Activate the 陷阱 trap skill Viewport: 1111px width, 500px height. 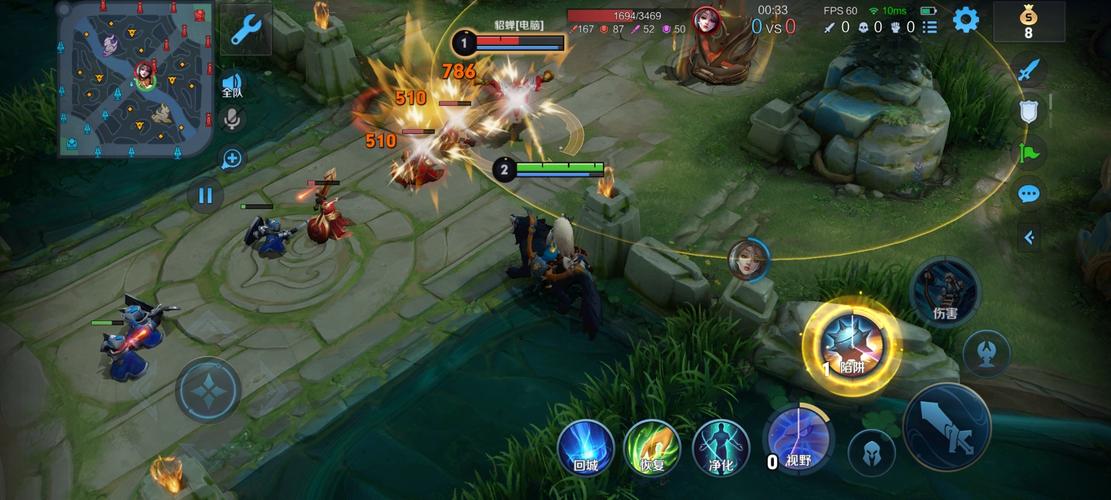[851, 345]
